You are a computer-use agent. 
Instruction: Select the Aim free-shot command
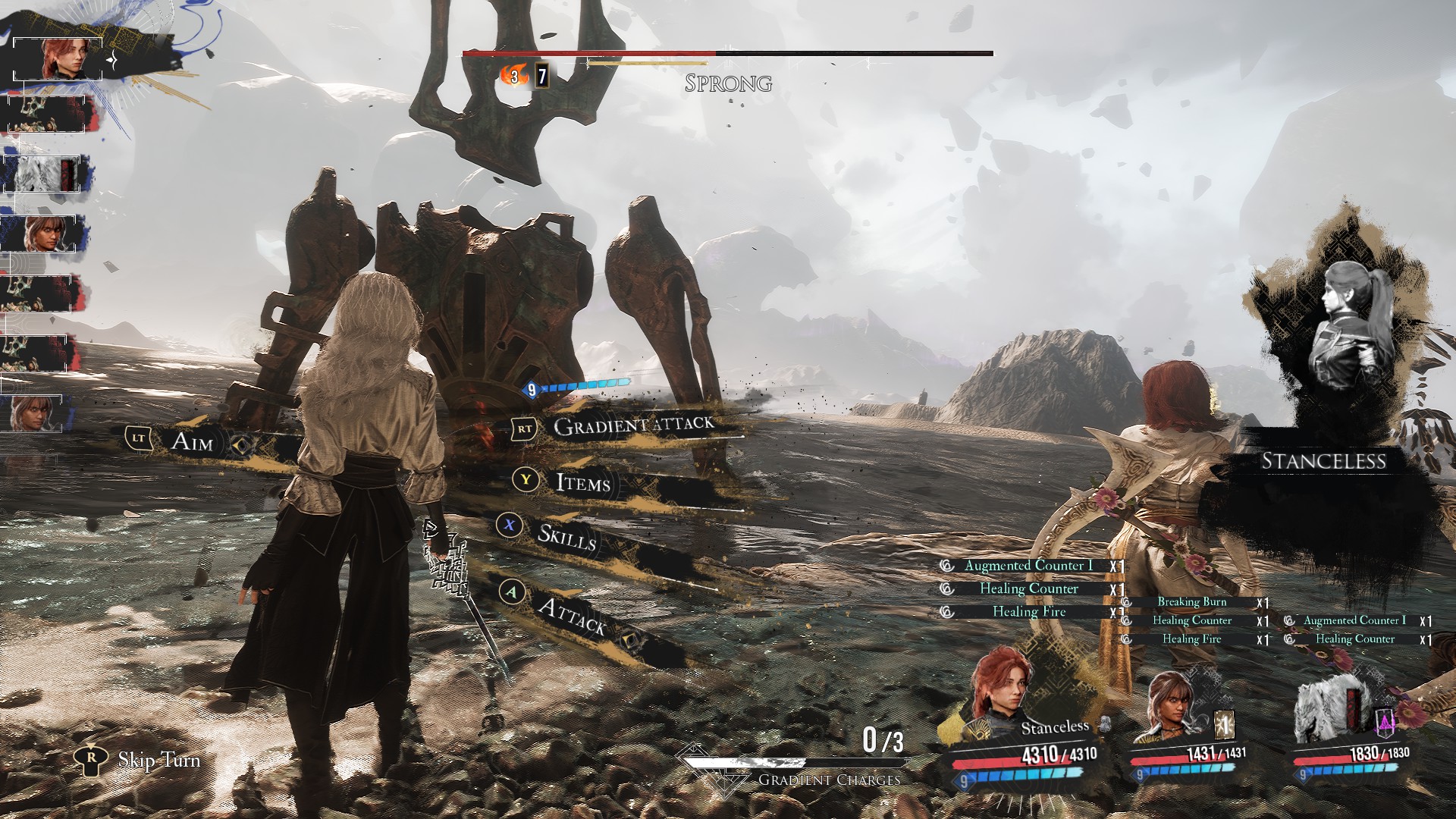193,441
